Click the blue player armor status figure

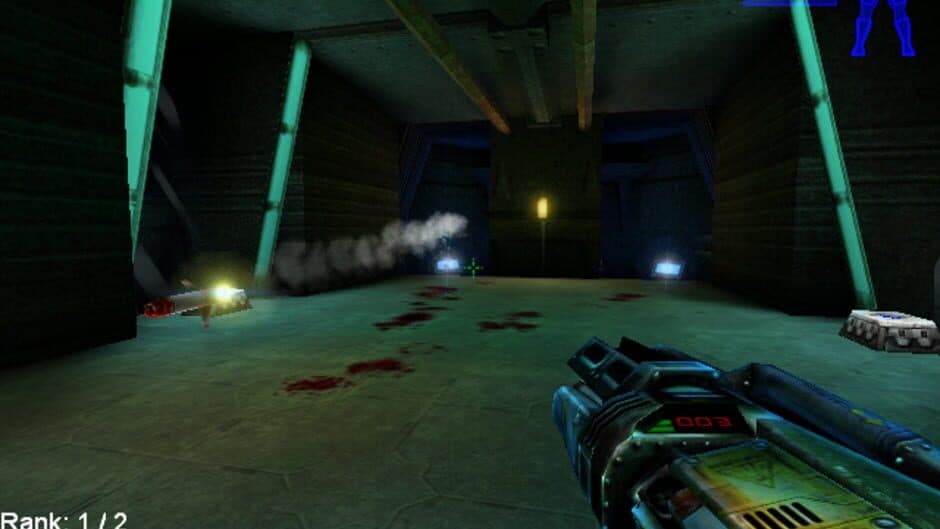tap(882, 26)
